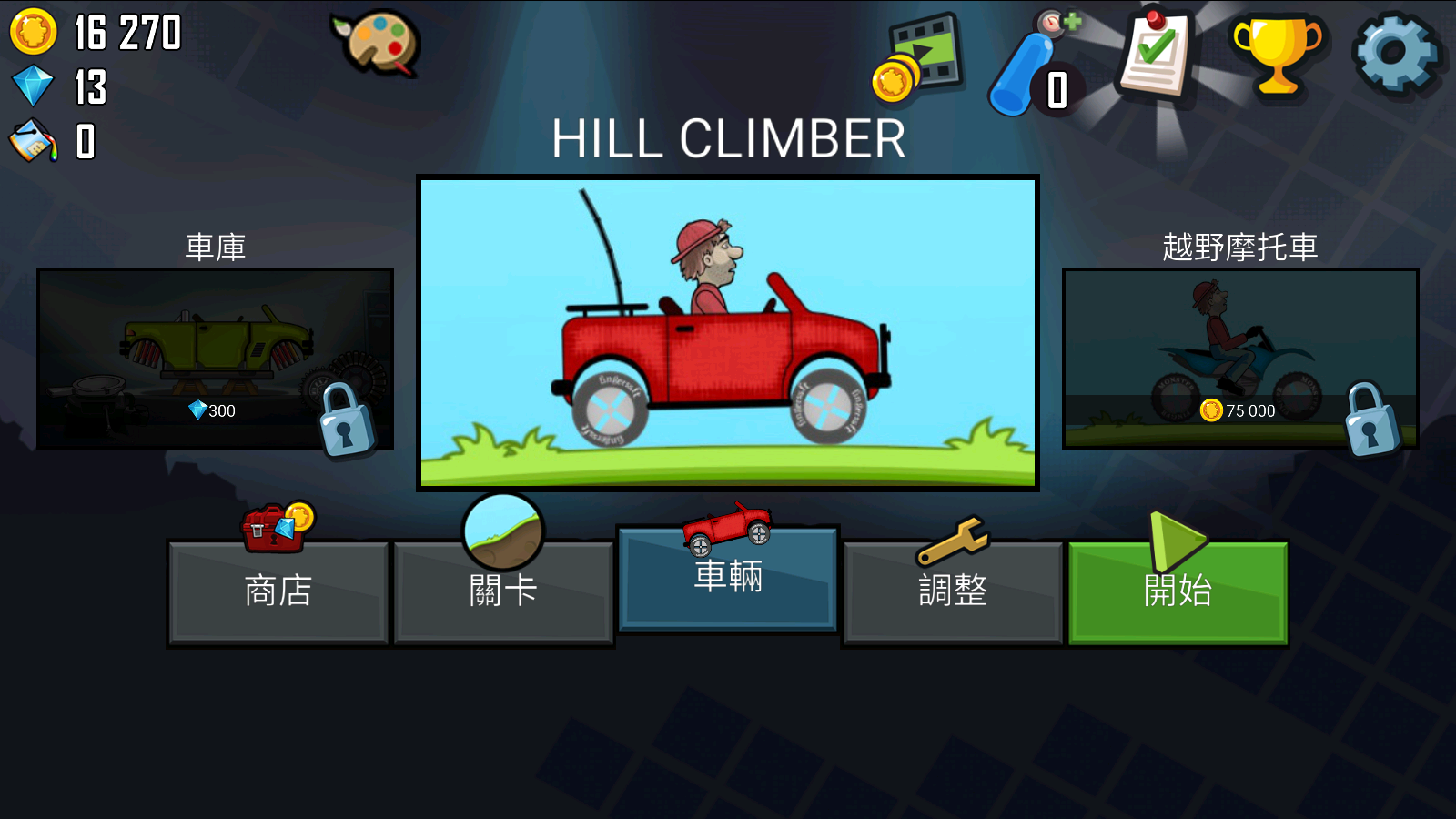The image size is (1456, 819).
Task: Select the 車輛 vehicle tab
Action: [x=727, y=578]
